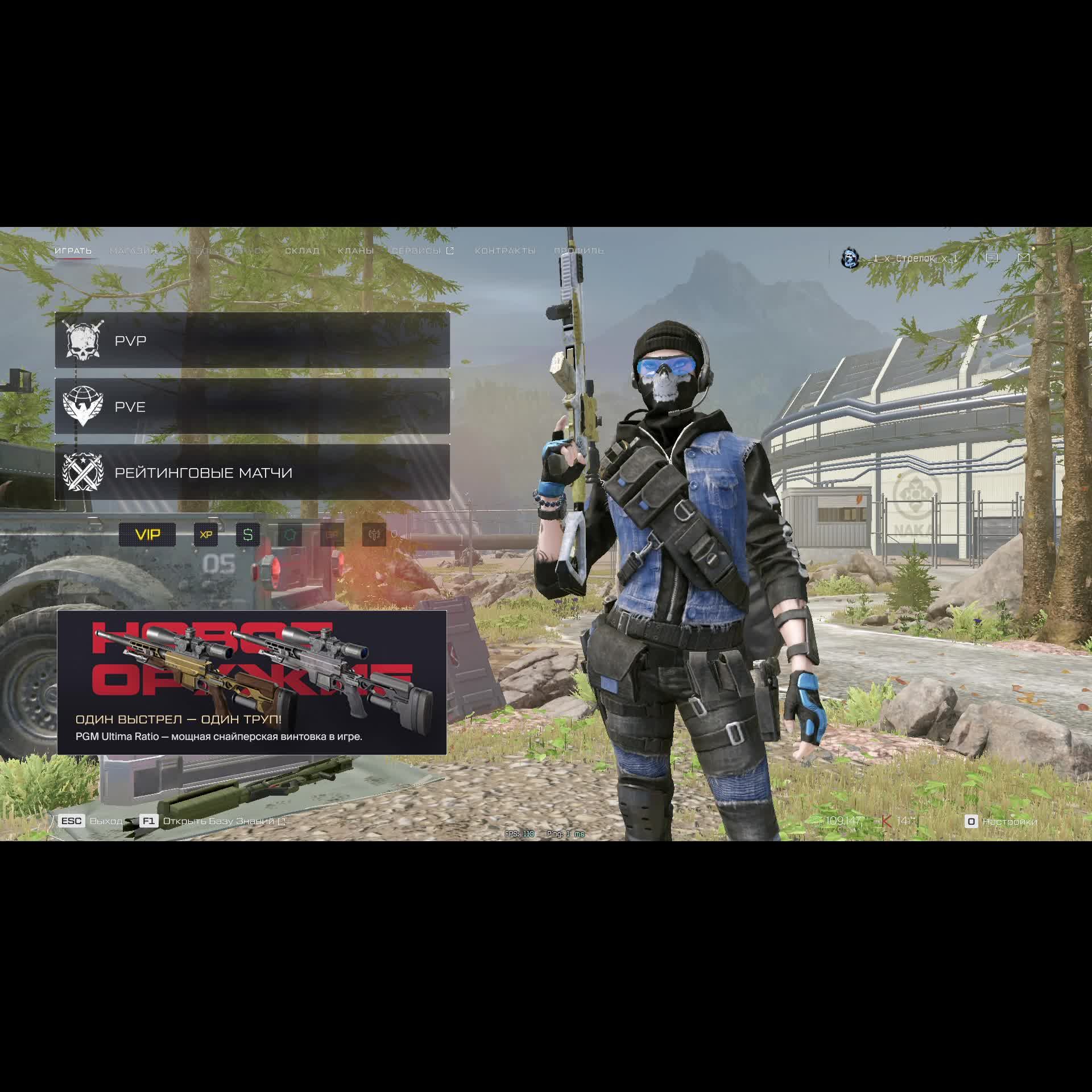Switch to the Контракты tab

click(505, 251)
